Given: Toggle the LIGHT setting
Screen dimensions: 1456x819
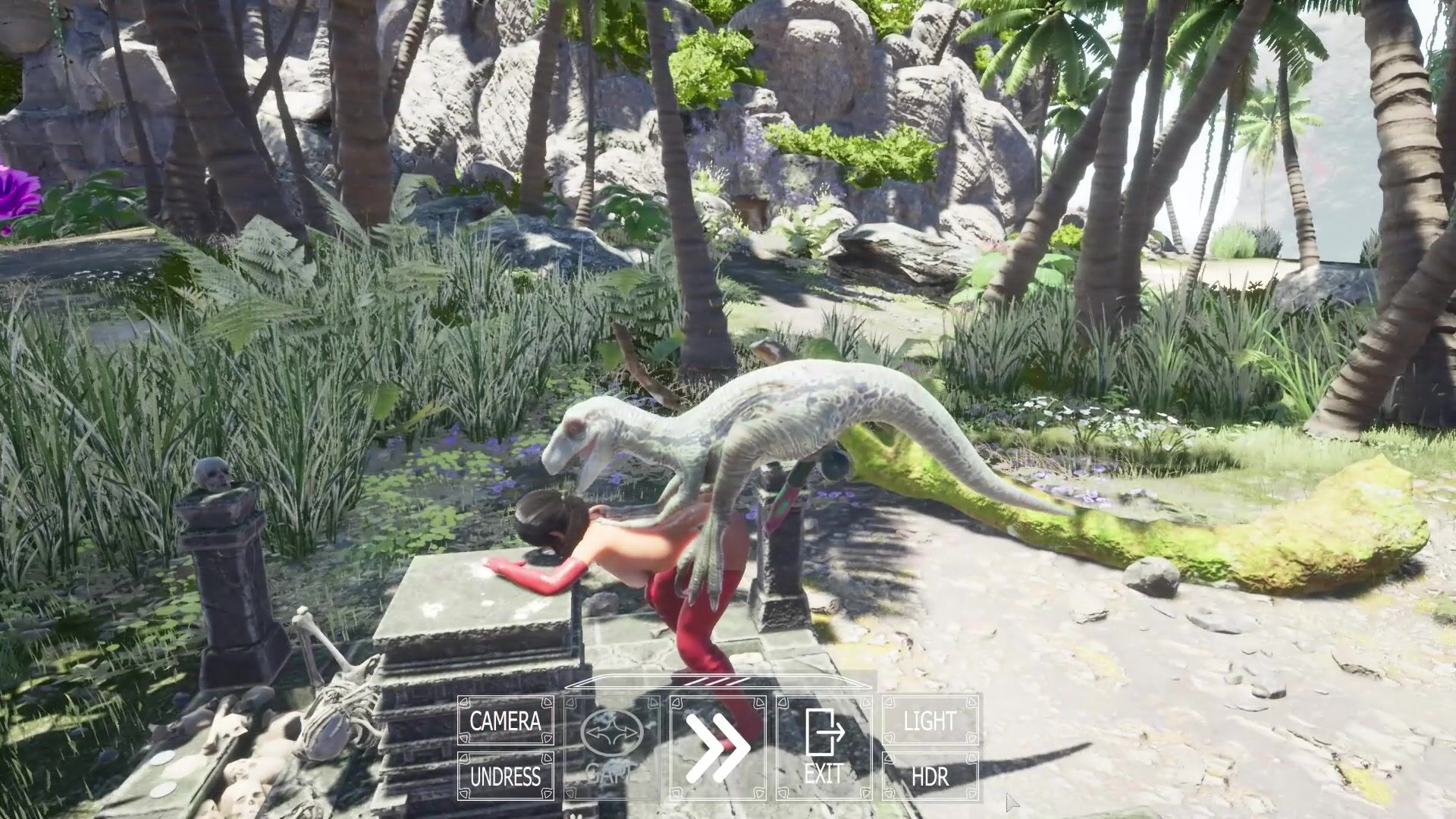Looking at the screenshot, I should click(930, 721).
